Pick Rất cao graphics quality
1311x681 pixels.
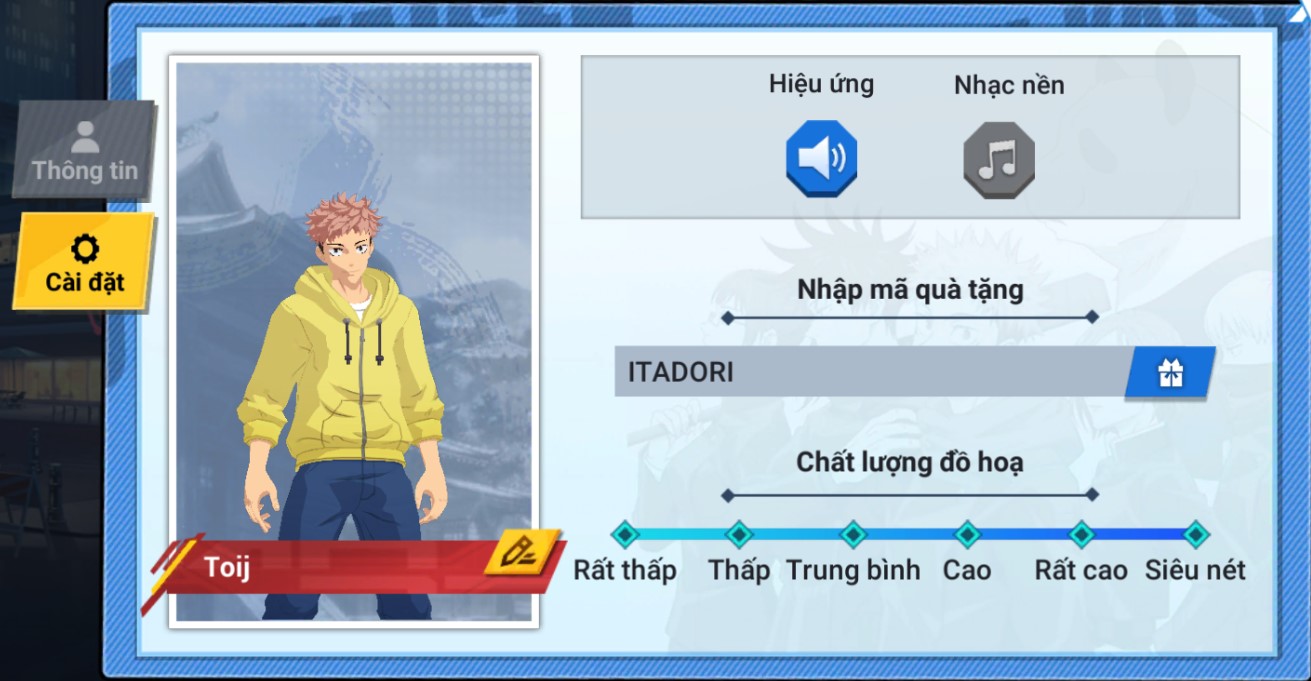click(1081, 534)
